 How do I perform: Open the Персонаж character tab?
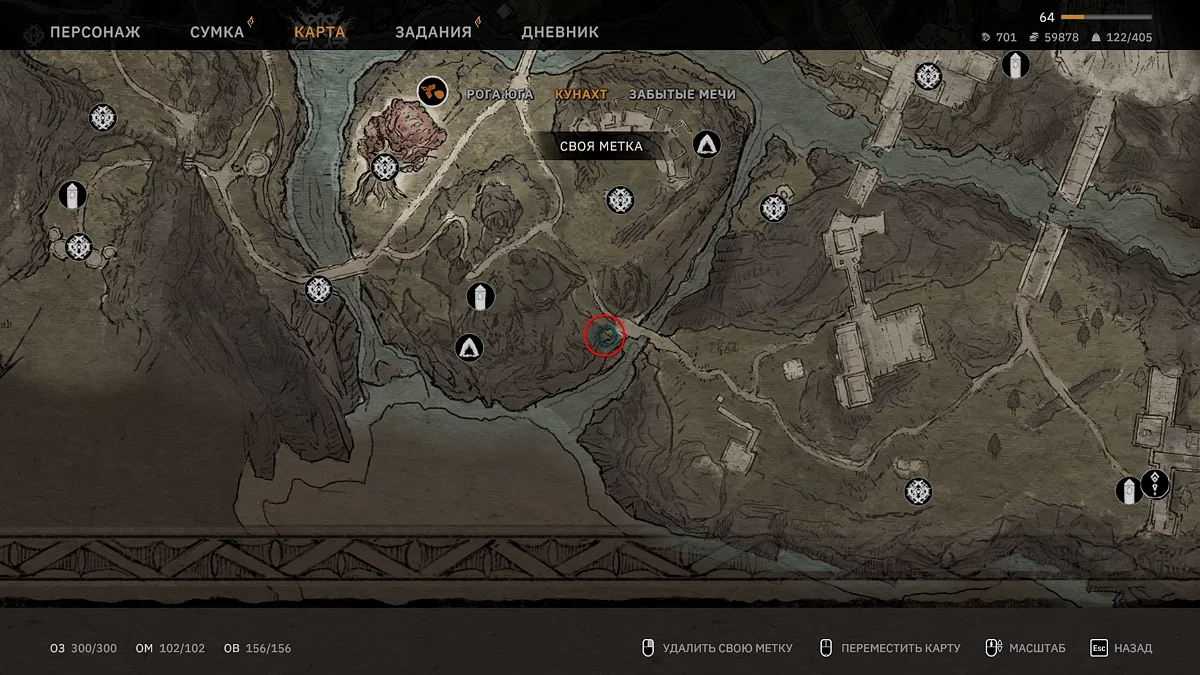[95, 32]
